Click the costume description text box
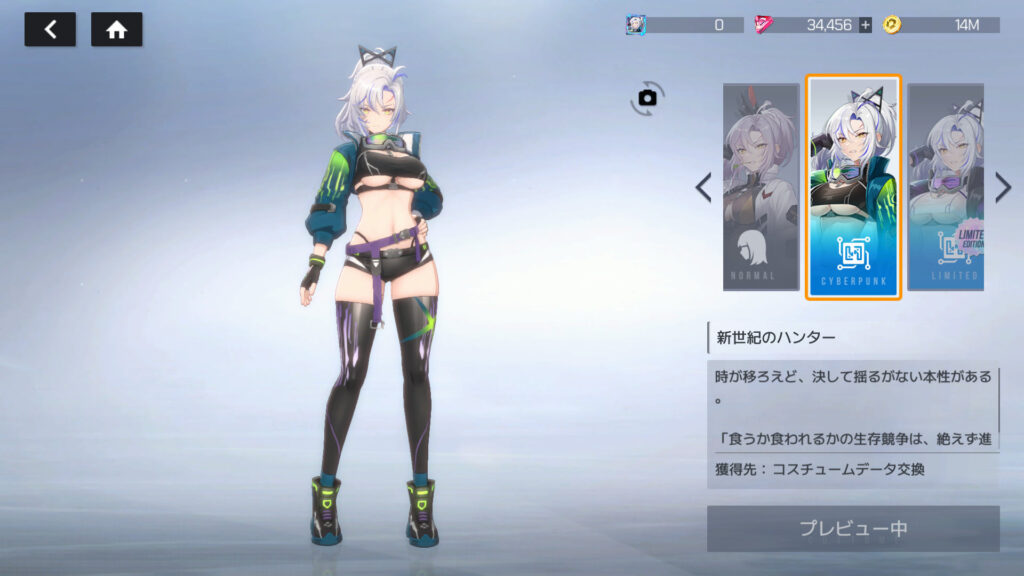Screen dimensions: 1024x576 pyautogui.click(x=853, y=407)
